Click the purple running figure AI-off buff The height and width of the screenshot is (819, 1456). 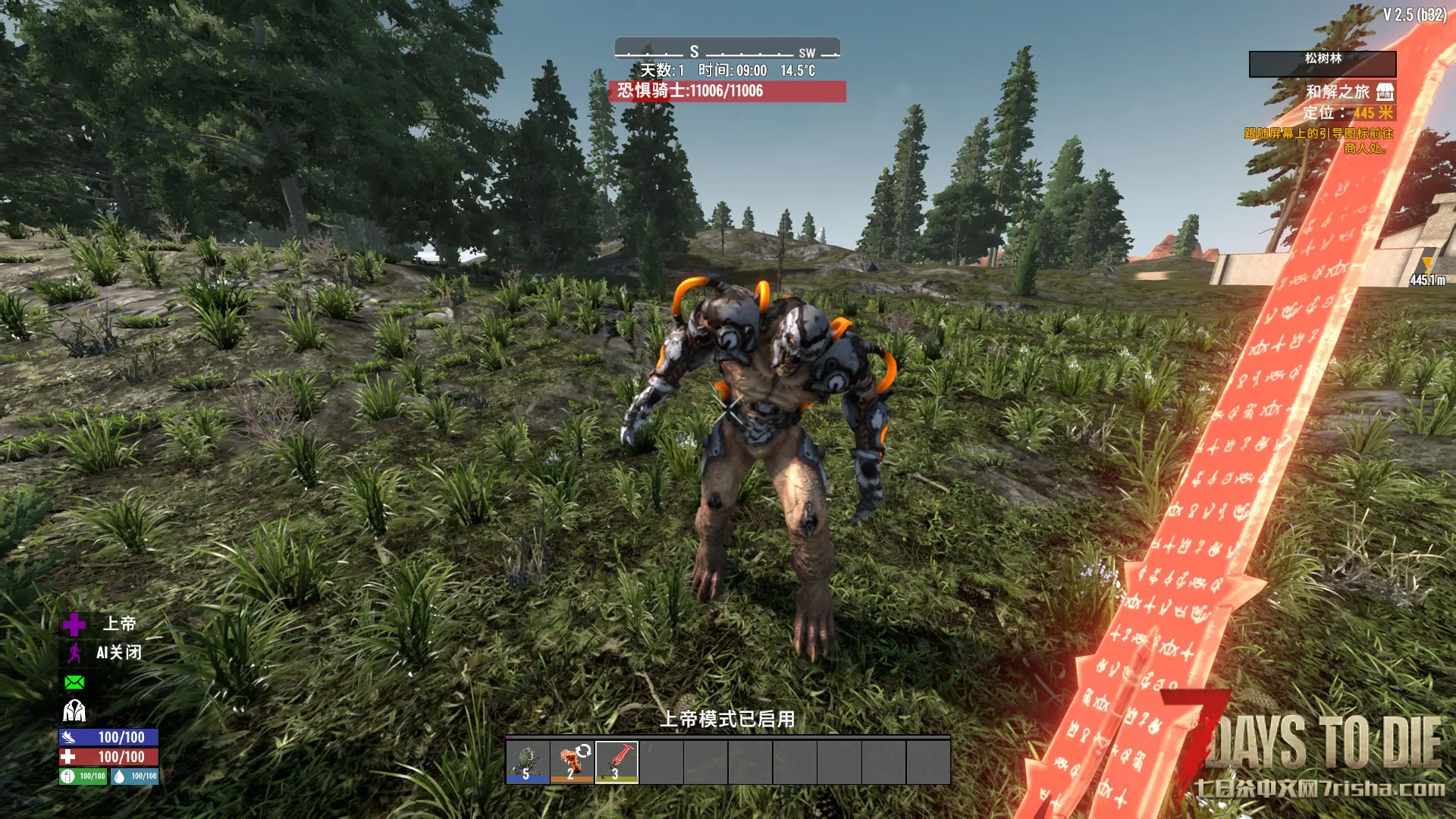pyautogui.click(x=74, y=653)
